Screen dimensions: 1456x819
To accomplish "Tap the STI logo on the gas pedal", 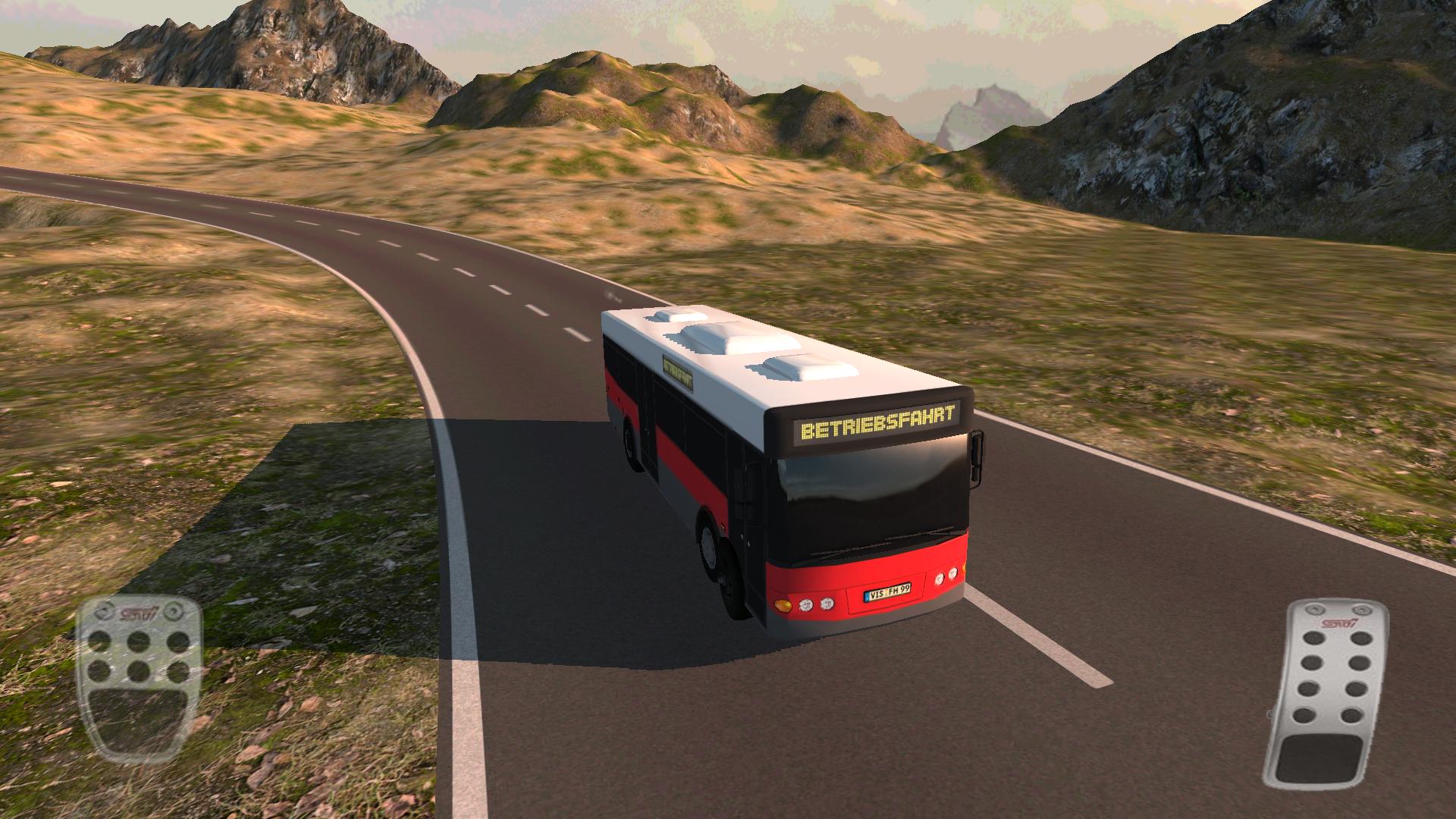I will point(1339,623).
